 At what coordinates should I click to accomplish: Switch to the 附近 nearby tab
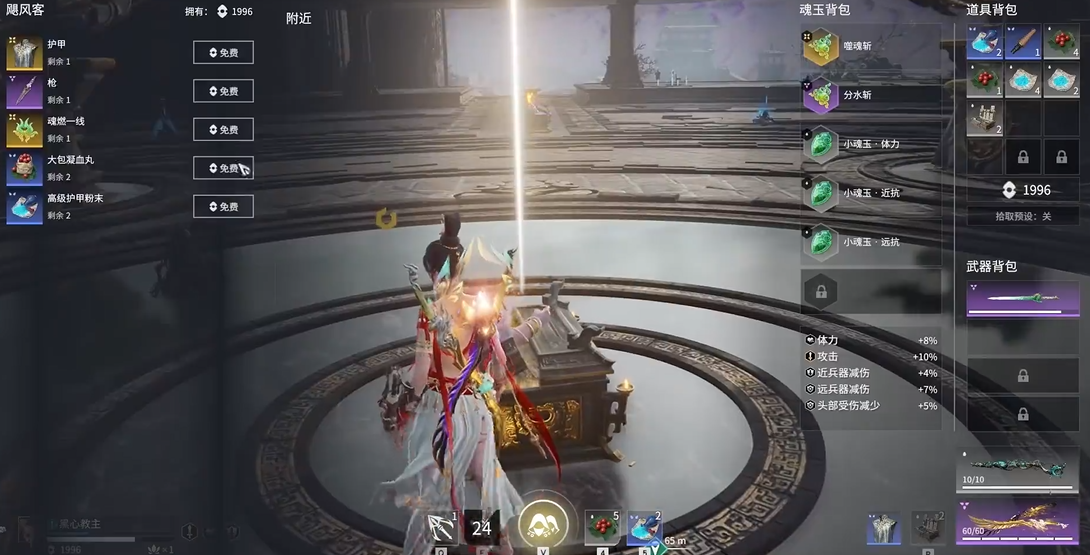(x=298, y=18)
